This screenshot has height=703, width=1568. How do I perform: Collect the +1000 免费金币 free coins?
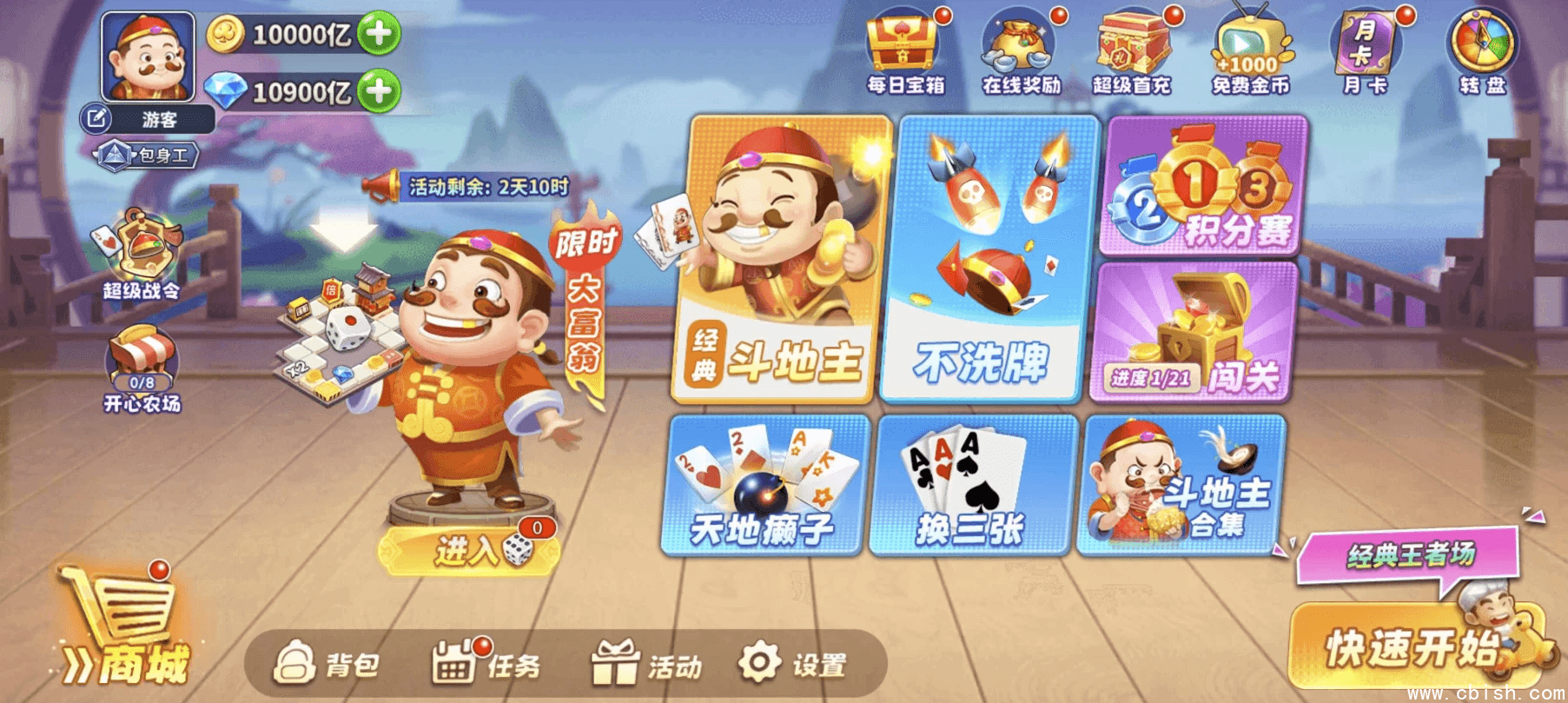pyautogui.click(x=1245, y=48)
